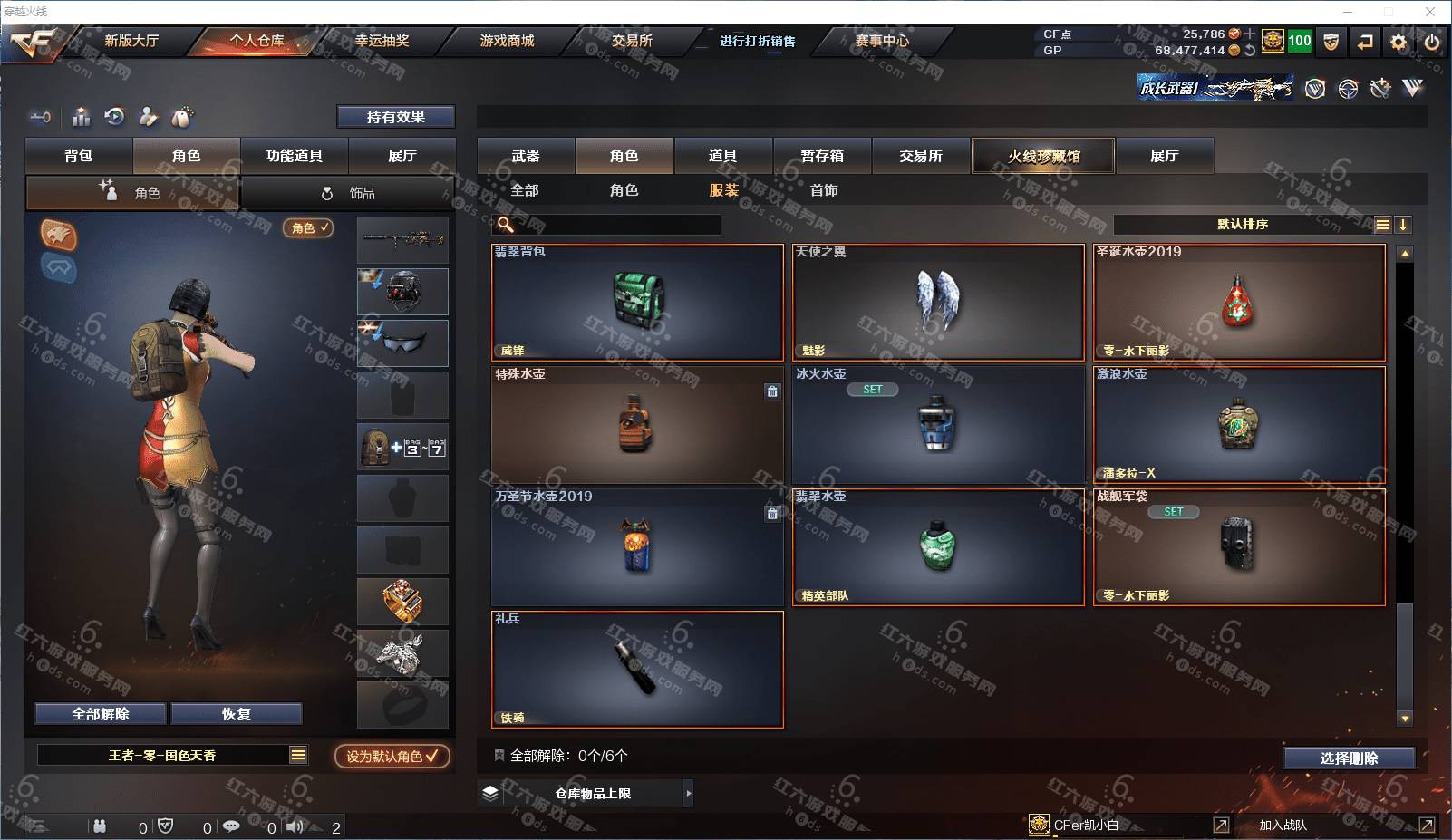Image resolution: width=1452 pixels, height=840 pixels.
Task: Select the 礼兵 item tile
Action: (637, 670)
